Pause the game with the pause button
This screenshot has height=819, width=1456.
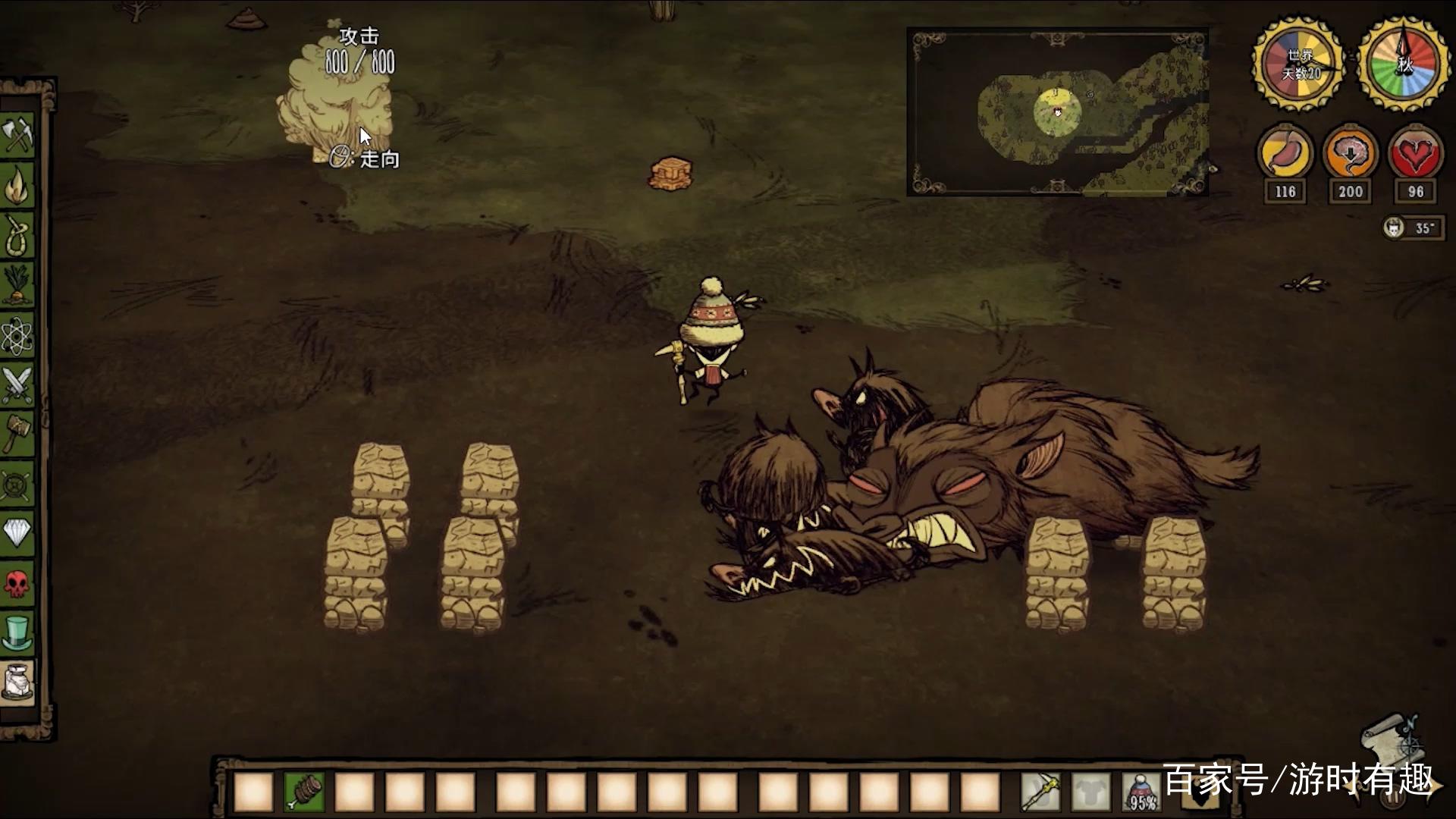click(x=1394, y=798)
